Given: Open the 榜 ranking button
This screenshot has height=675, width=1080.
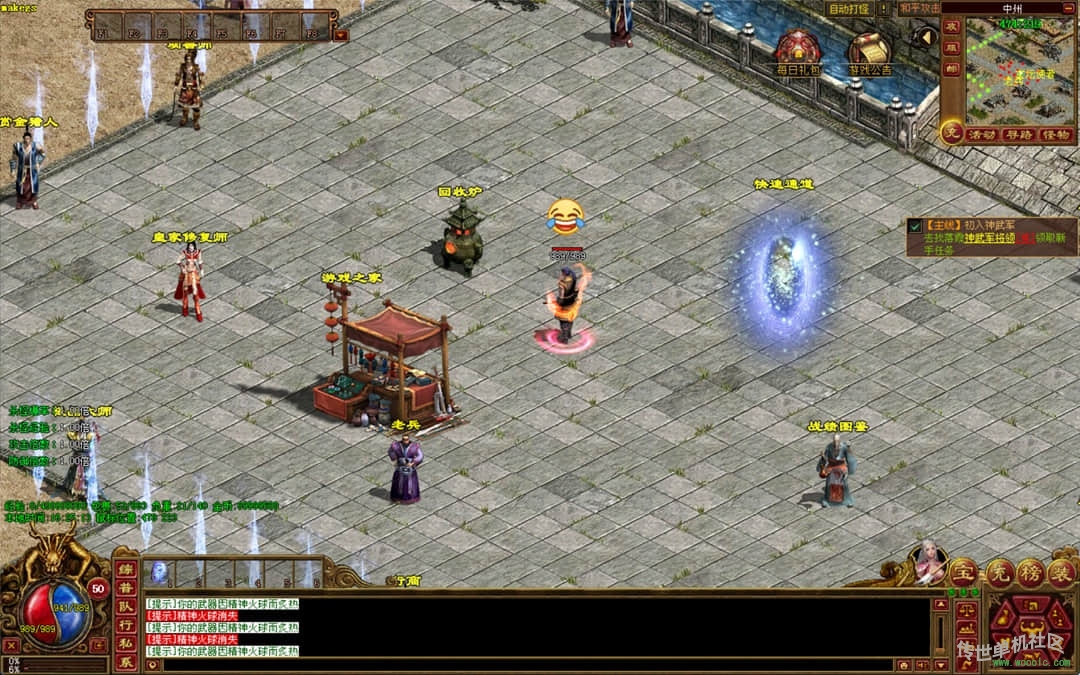Looking at the screenshot, I should pyautogui.click(x=1031, y=572).
